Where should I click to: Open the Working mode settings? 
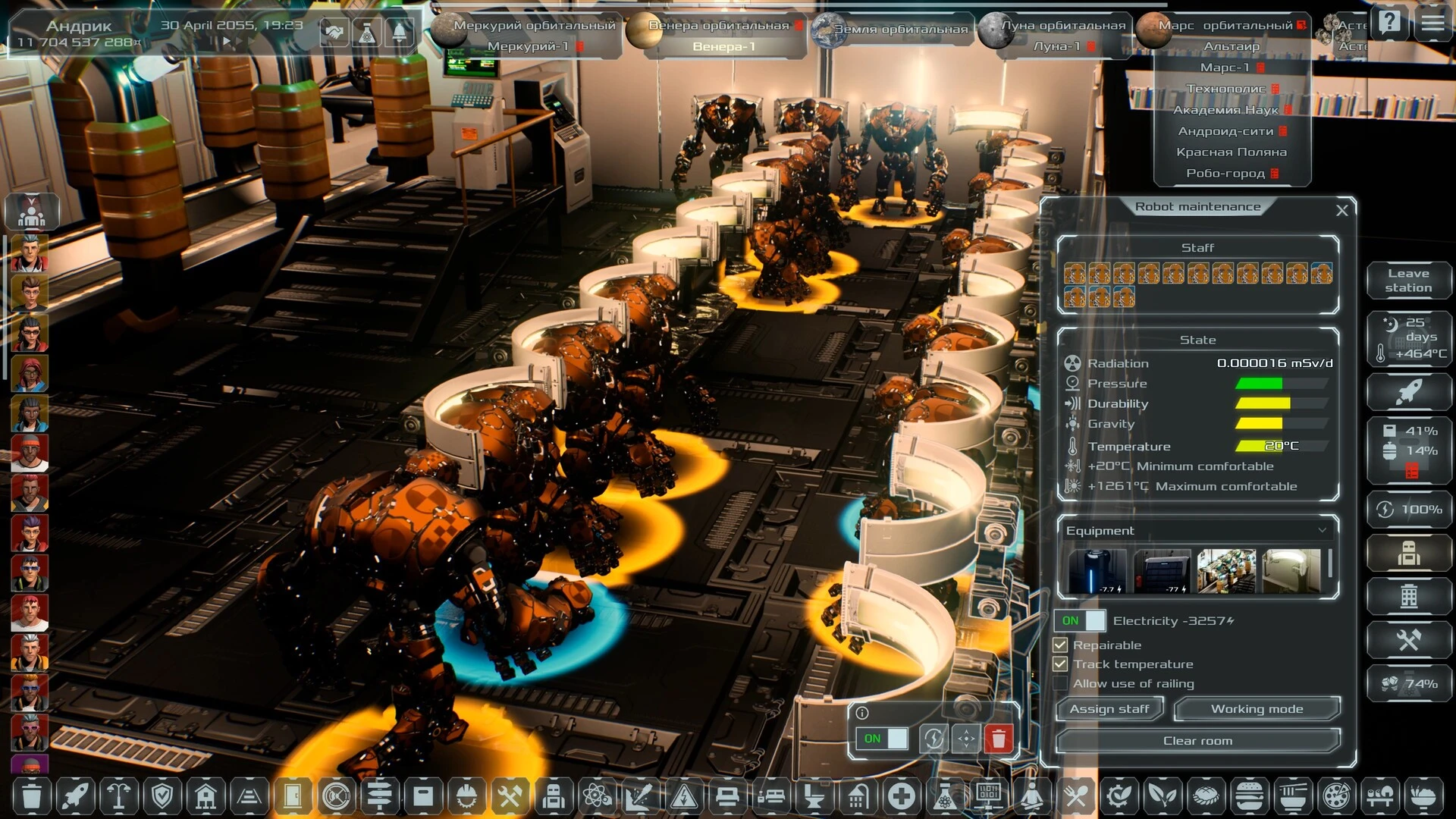click(x=1257, y=709)
